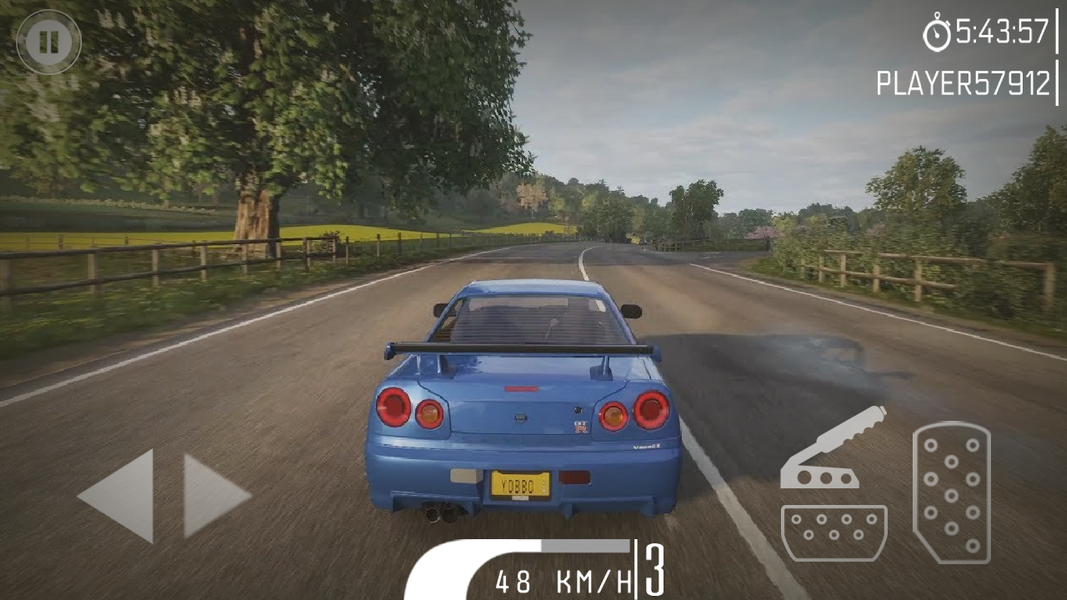
Task: Tap the brake pedal
Action: 833,532
